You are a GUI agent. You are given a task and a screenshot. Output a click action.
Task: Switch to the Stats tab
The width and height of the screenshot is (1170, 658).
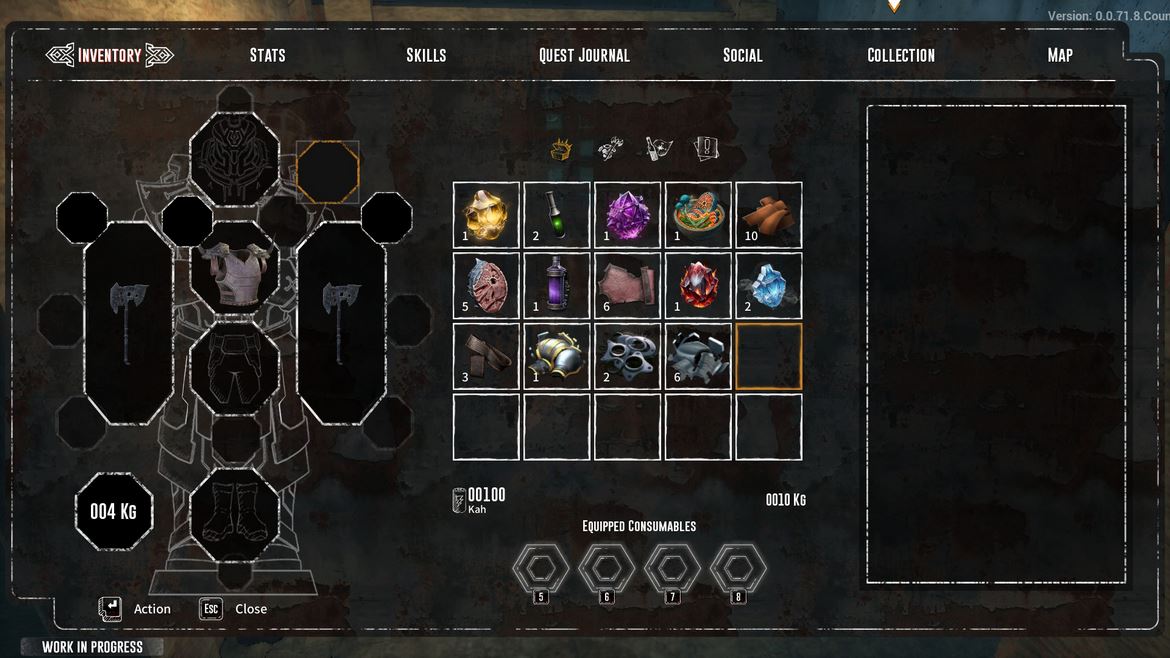(267, 55)
